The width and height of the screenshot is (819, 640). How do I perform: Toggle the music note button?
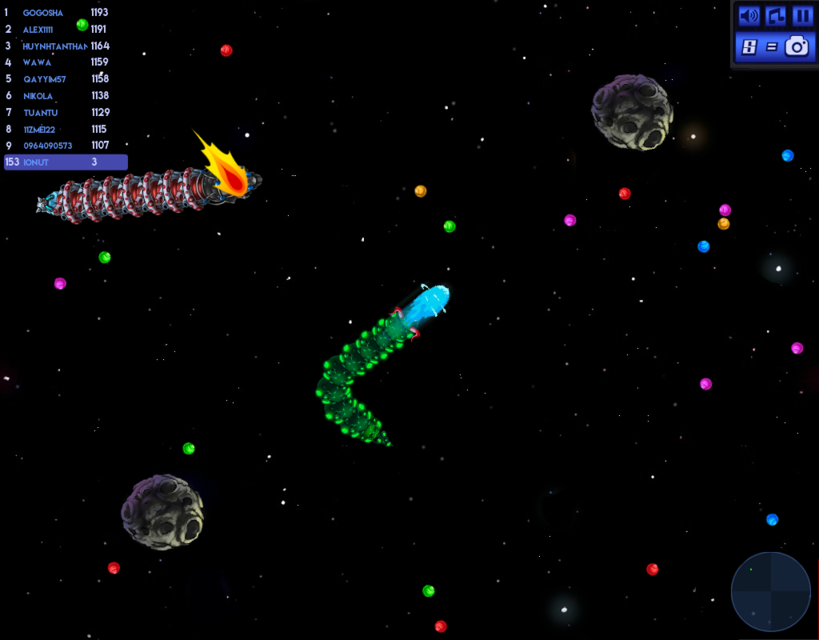tap(775, 16)
